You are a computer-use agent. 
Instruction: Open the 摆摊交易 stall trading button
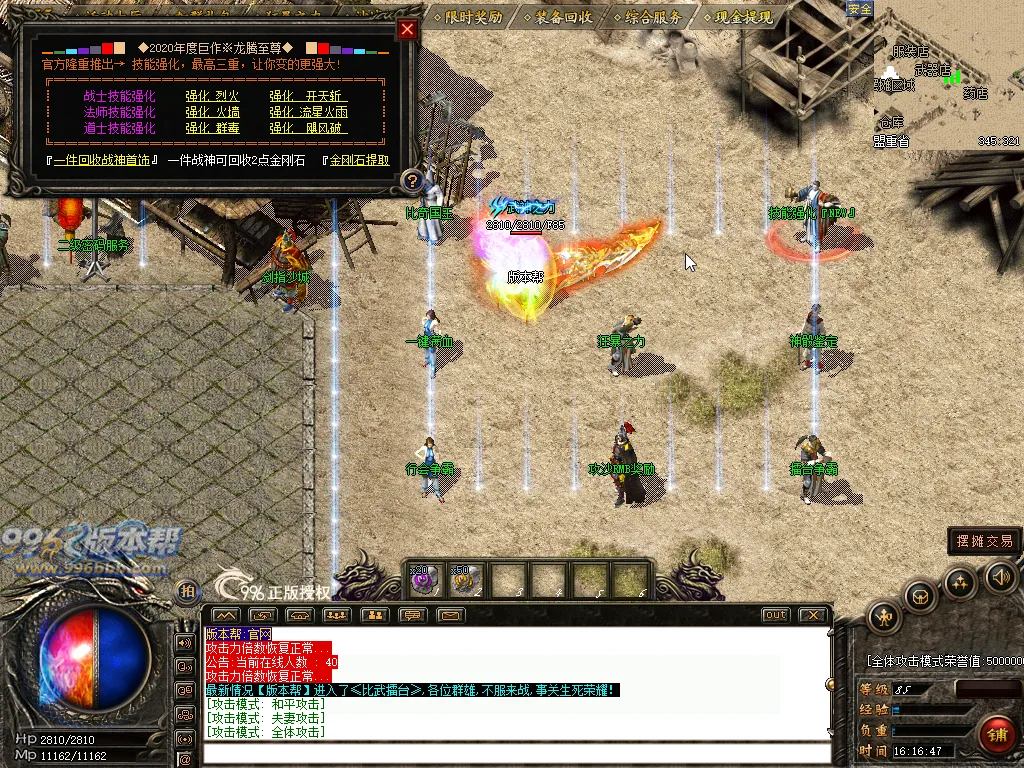(x=984, y=541)
